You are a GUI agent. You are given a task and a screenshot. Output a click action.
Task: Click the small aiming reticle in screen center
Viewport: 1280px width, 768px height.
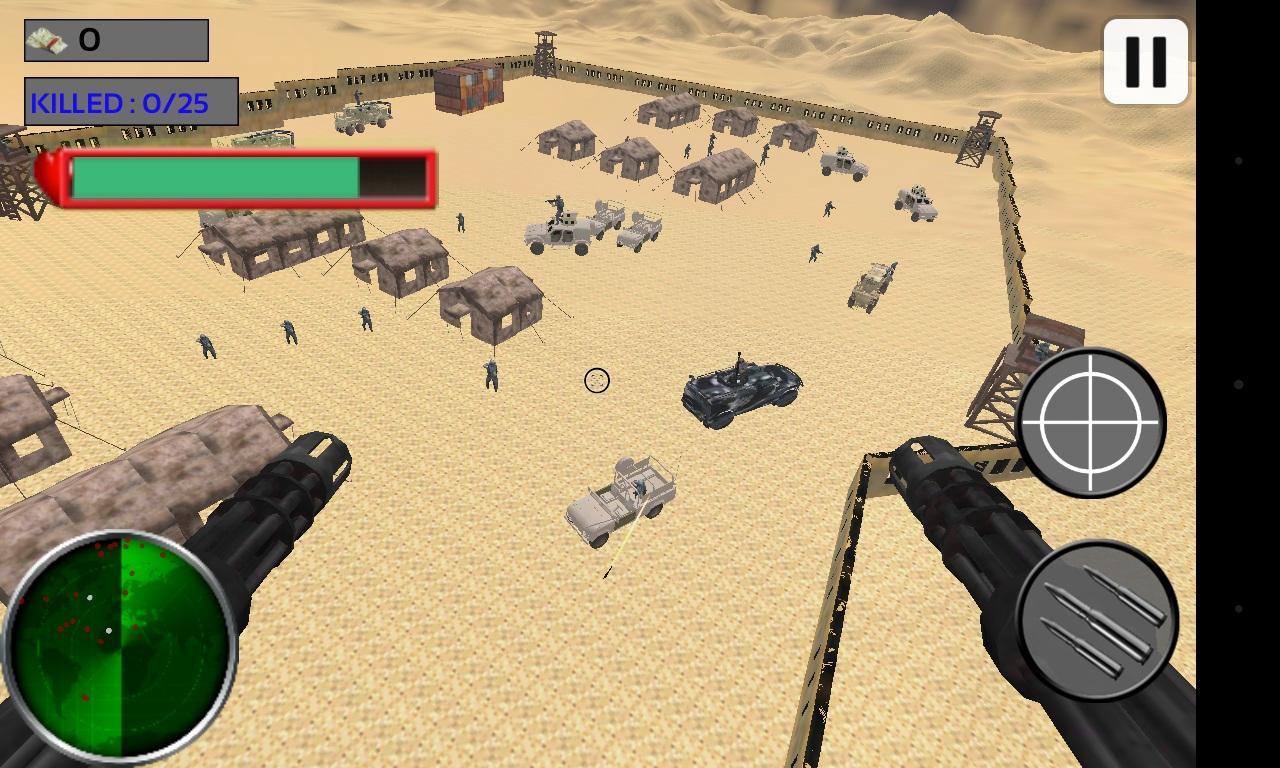point(597,381)
